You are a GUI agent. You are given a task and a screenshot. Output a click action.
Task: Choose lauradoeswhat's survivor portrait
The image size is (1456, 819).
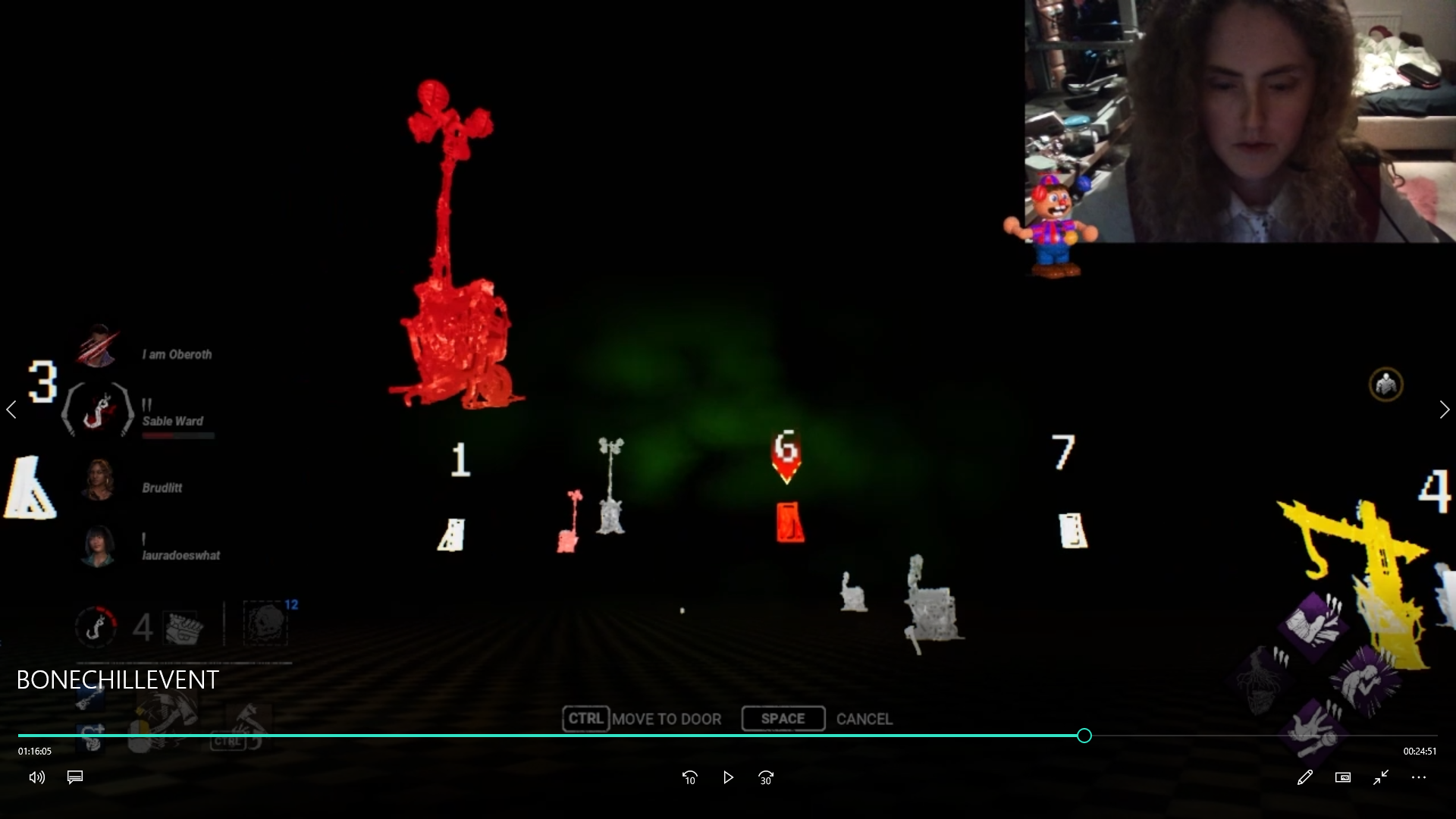coord(99,546)
